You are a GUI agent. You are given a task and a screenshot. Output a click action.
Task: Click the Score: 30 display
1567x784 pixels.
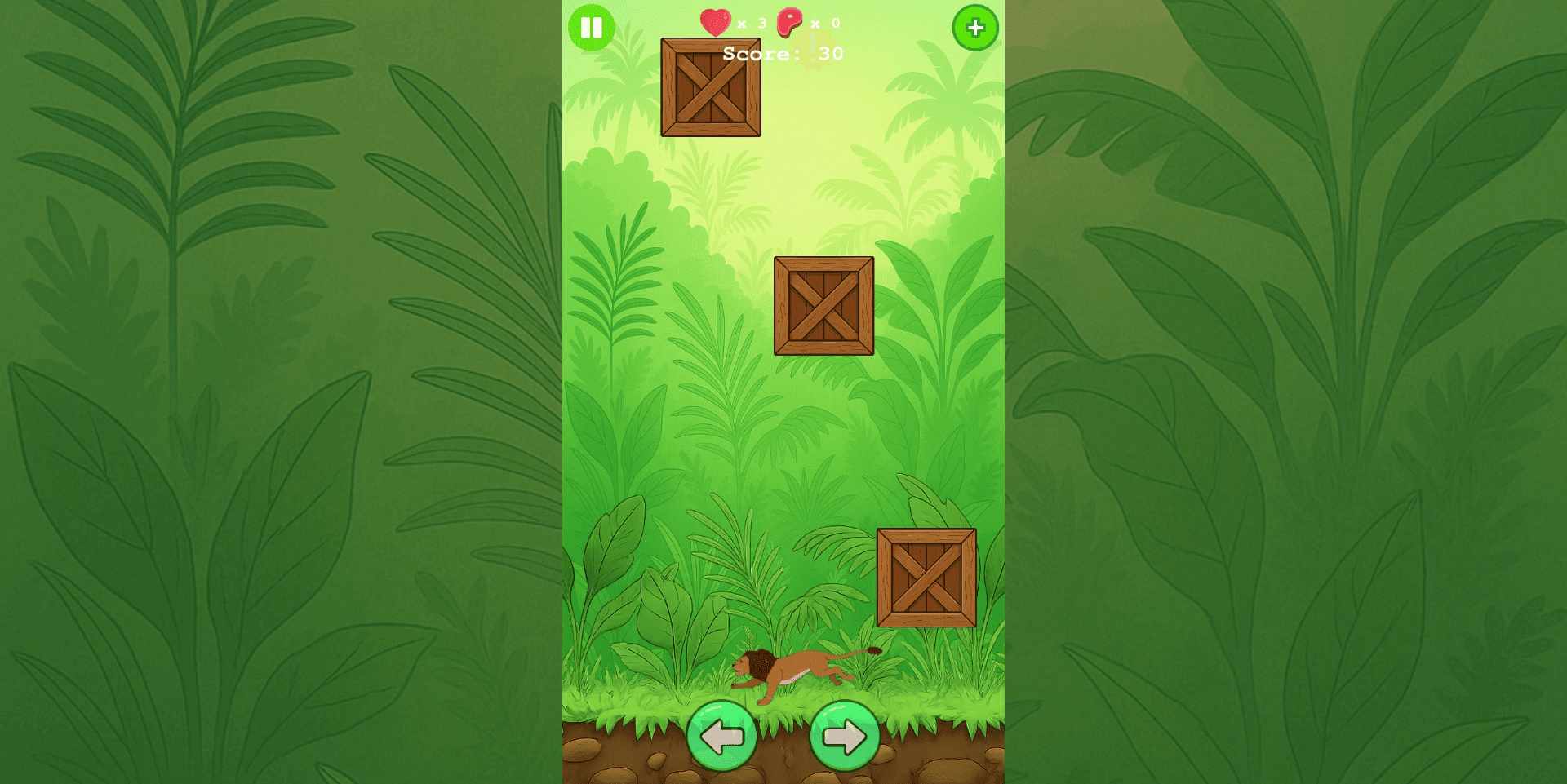click(785, 54)
